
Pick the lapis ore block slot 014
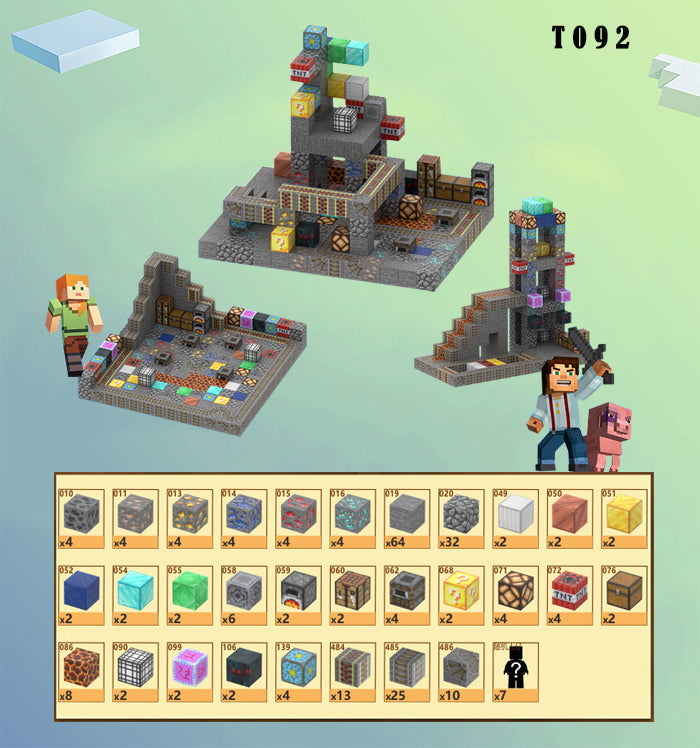tap(243, 515)
